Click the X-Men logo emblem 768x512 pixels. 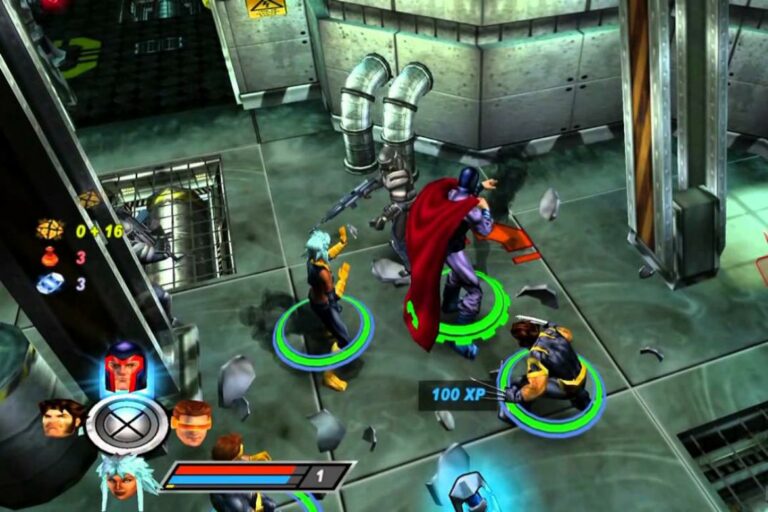pos(127,425)
